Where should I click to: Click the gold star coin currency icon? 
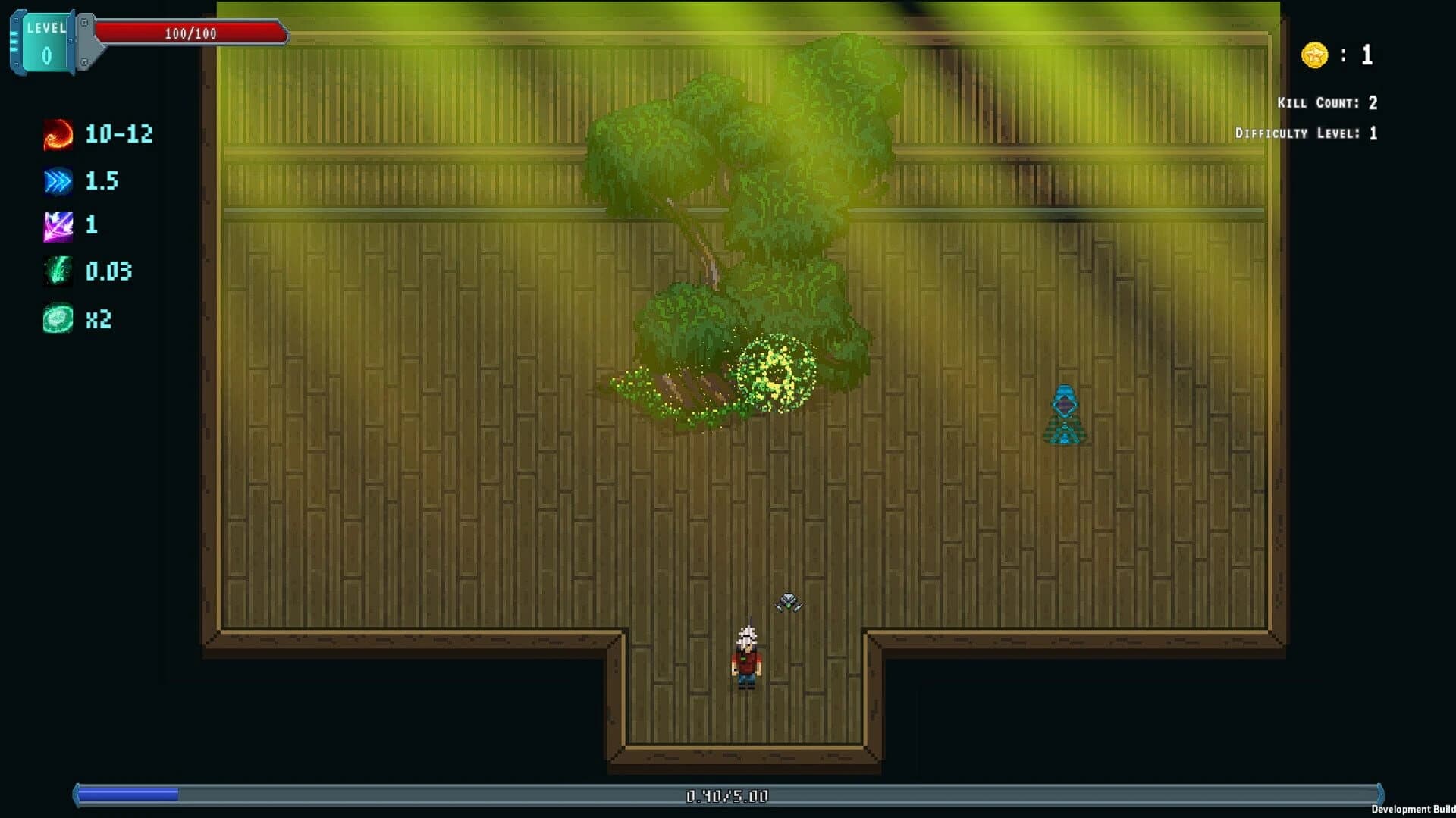(1315, 54)
